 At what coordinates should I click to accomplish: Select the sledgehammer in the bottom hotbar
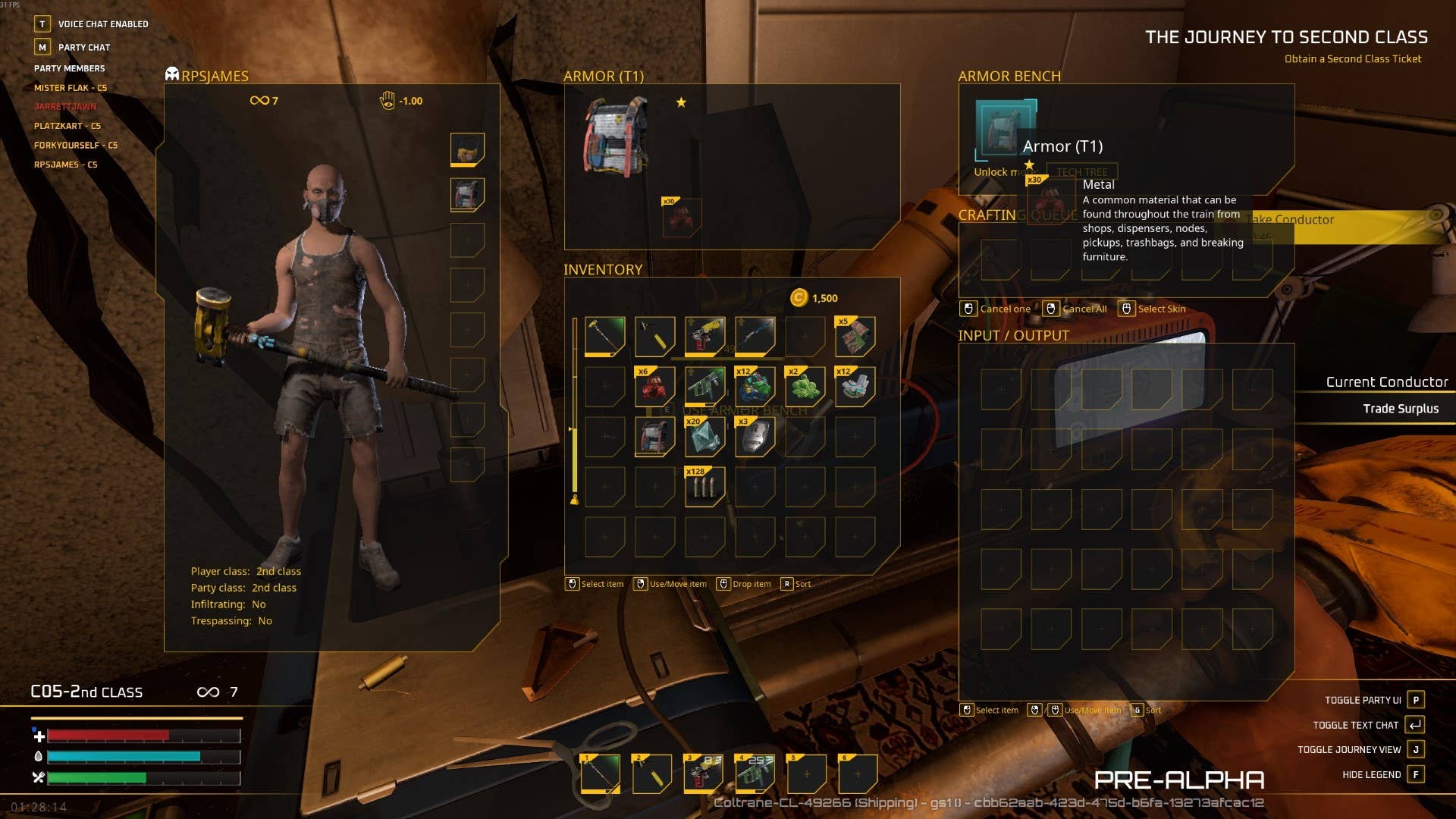pyautogui.click(x=600, y=774)
